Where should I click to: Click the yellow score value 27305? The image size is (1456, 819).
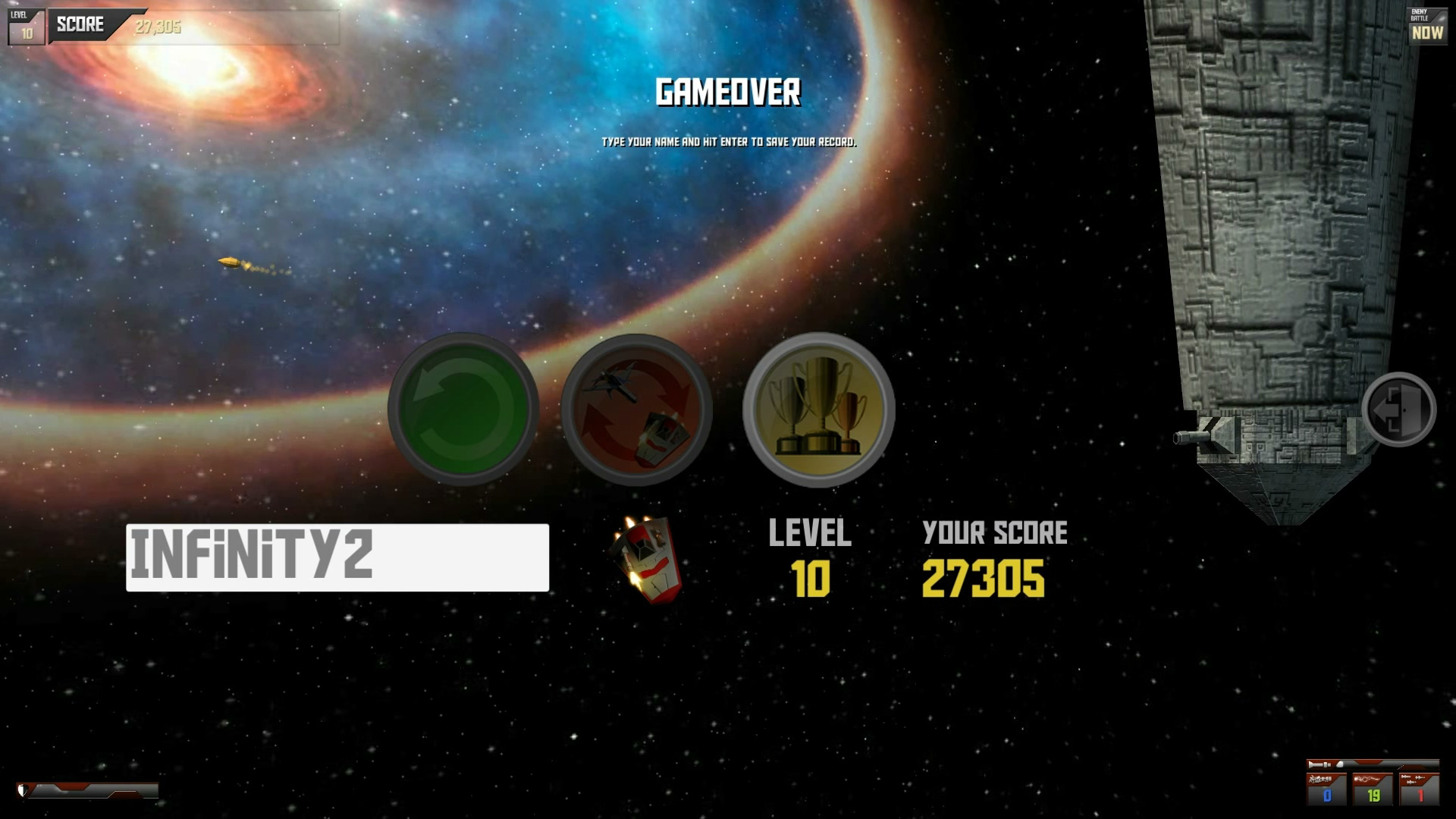click(x=984, y=579)
